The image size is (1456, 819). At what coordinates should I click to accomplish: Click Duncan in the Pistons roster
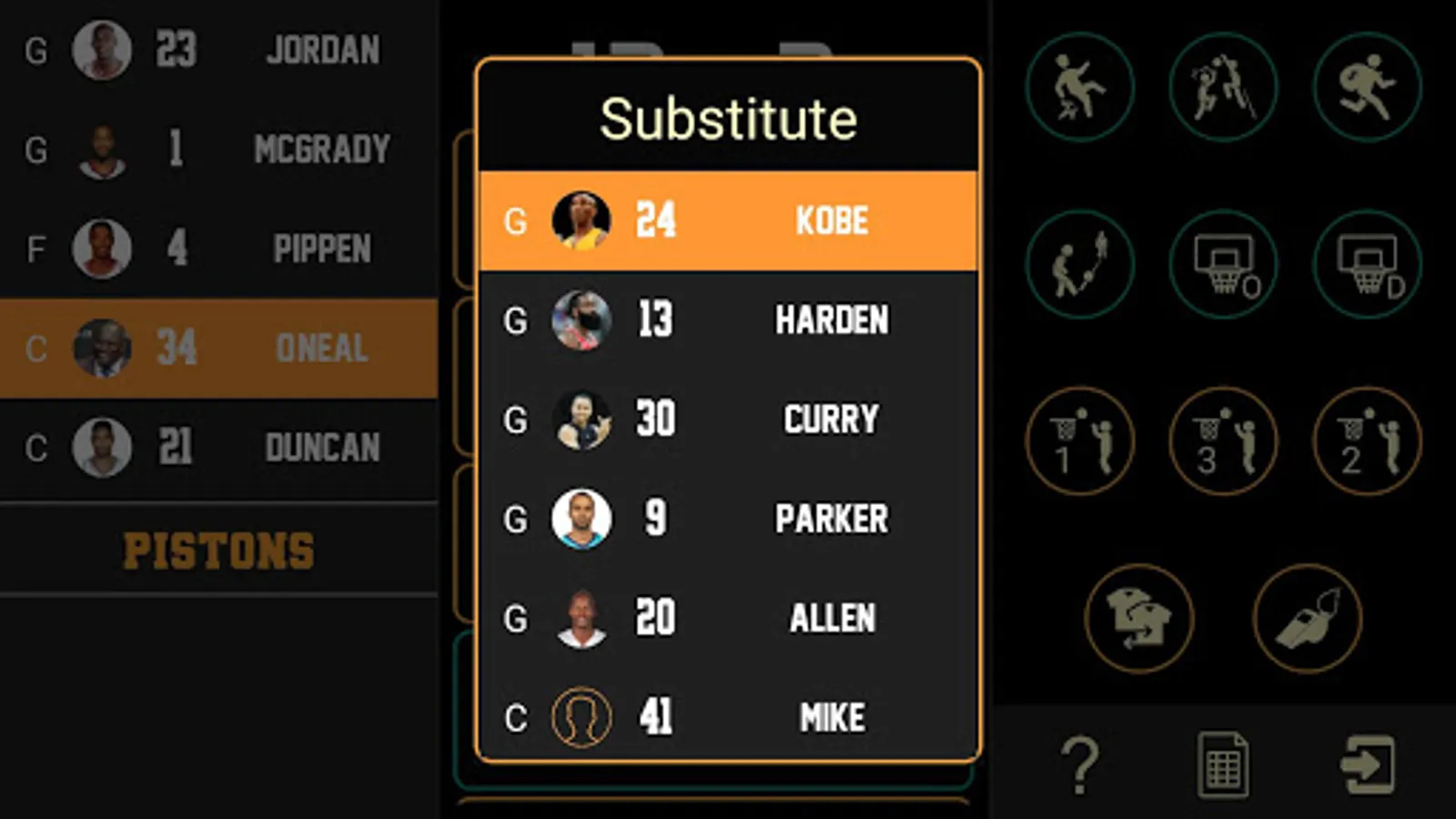pyautogui.click(x=218, y=447)
